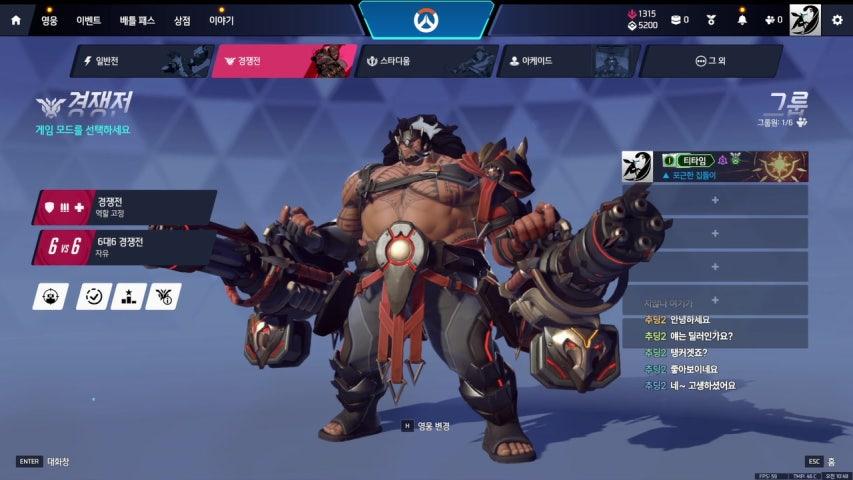Switch to the 일반전 (Unranked) tab
The image size is (853, 480).
pyautogui.click(x=139, y=61)
